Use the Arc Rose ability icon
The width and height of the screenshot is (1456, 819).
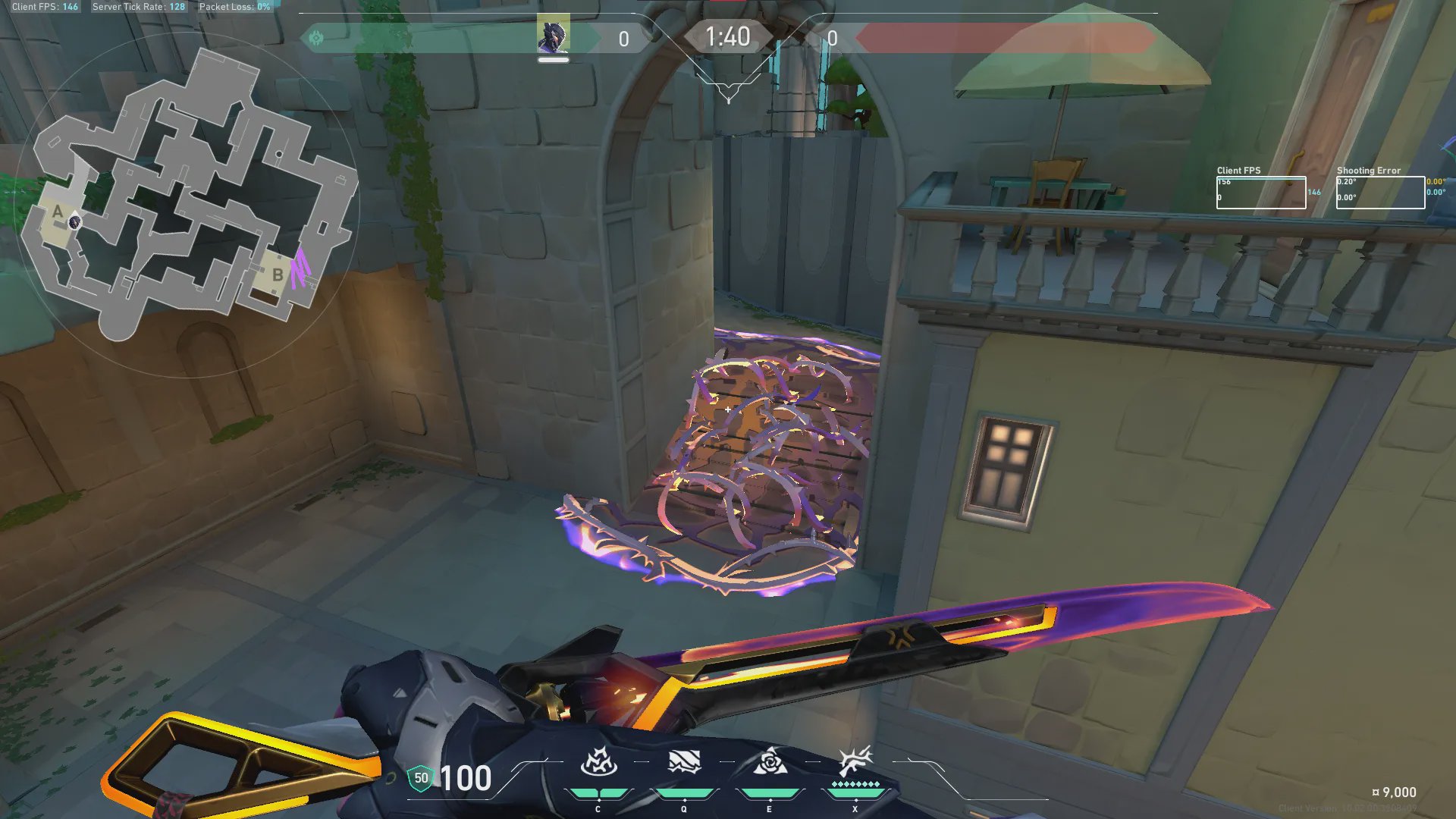click(x=769, y=762)
